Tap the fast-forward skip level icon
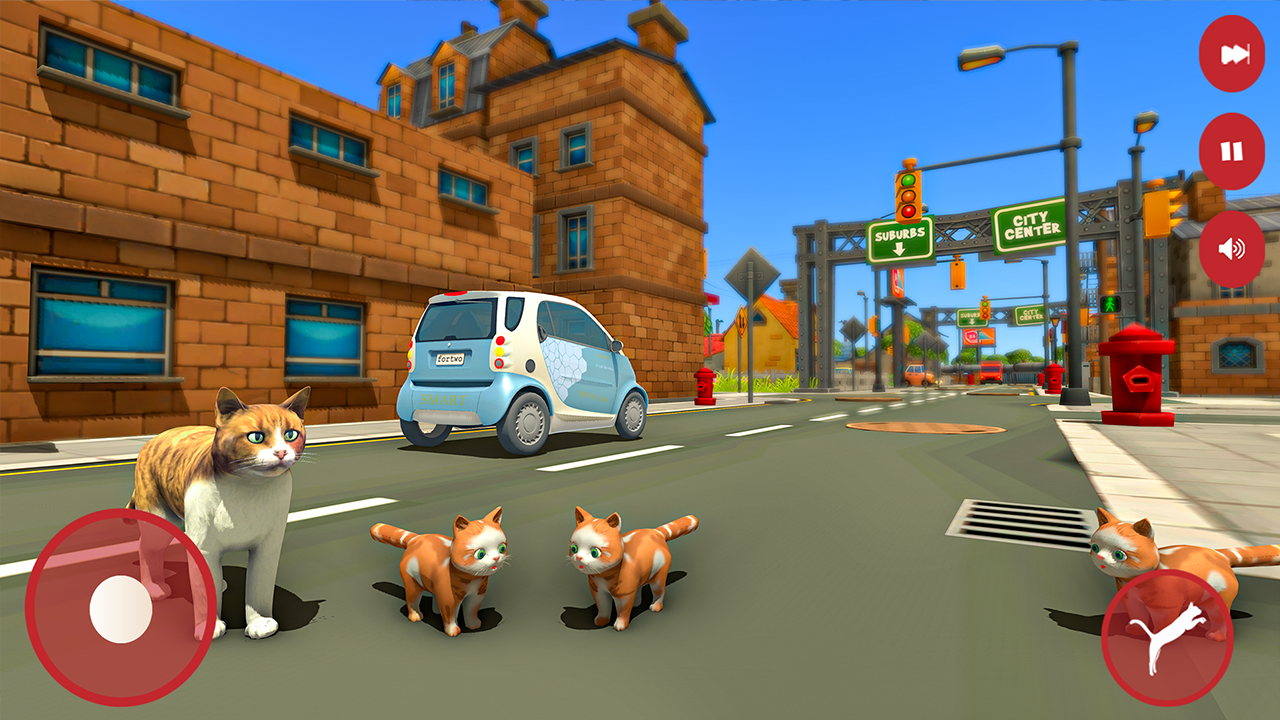1280x720 pixels. pyautogui.click(x=1232, y=54)
